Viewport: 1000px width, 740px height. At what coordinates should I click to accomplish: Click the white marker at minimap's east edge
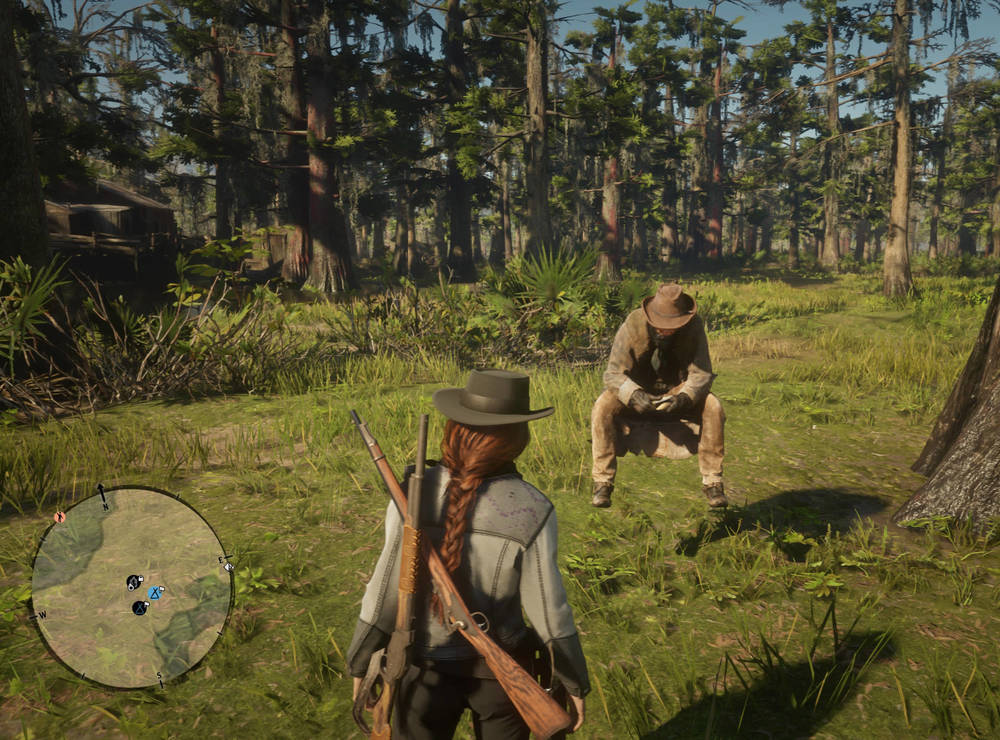tap(228, 567)
